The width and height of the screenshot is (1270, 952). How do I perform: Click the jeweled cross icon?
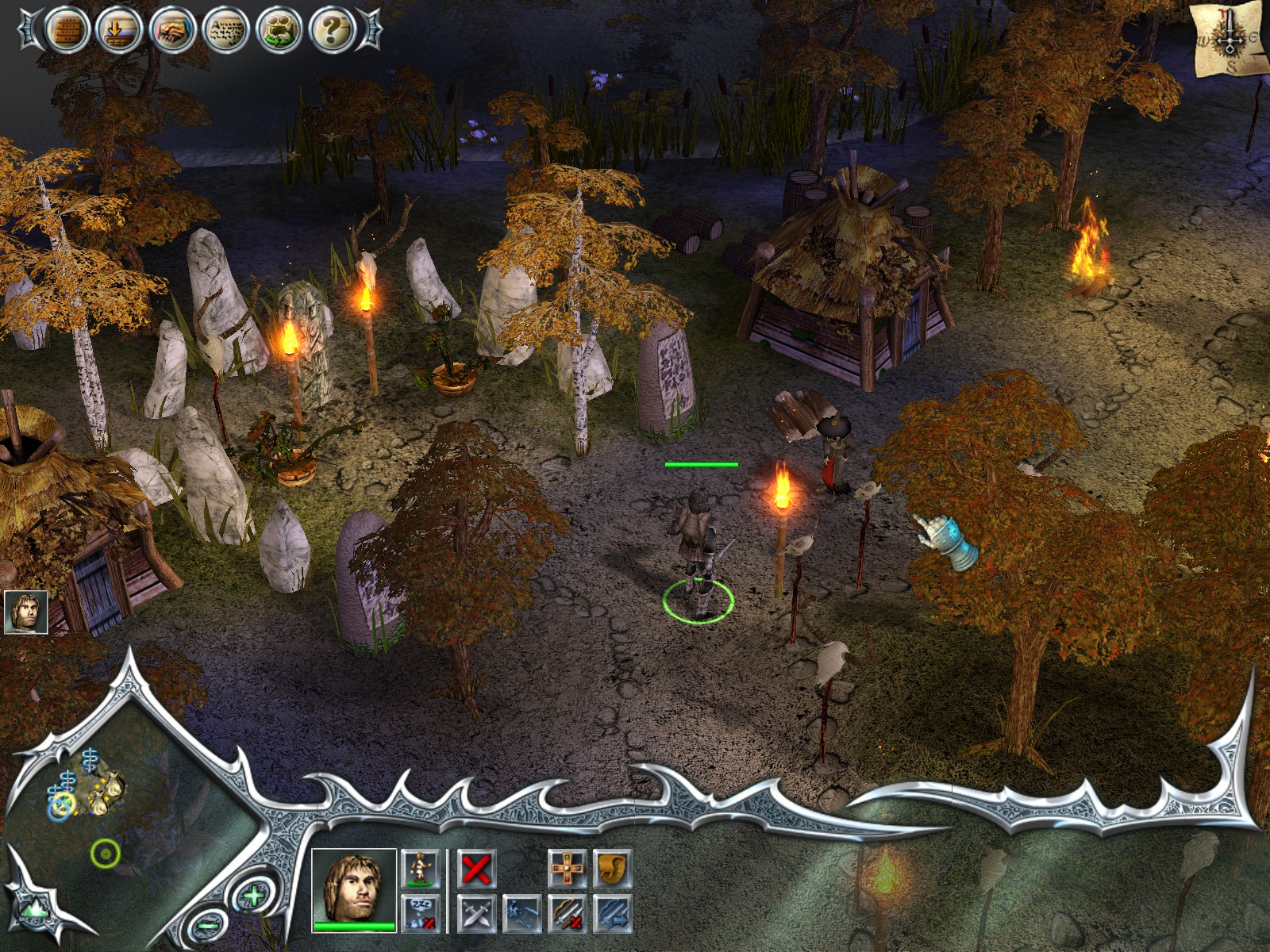pos(568,868)
